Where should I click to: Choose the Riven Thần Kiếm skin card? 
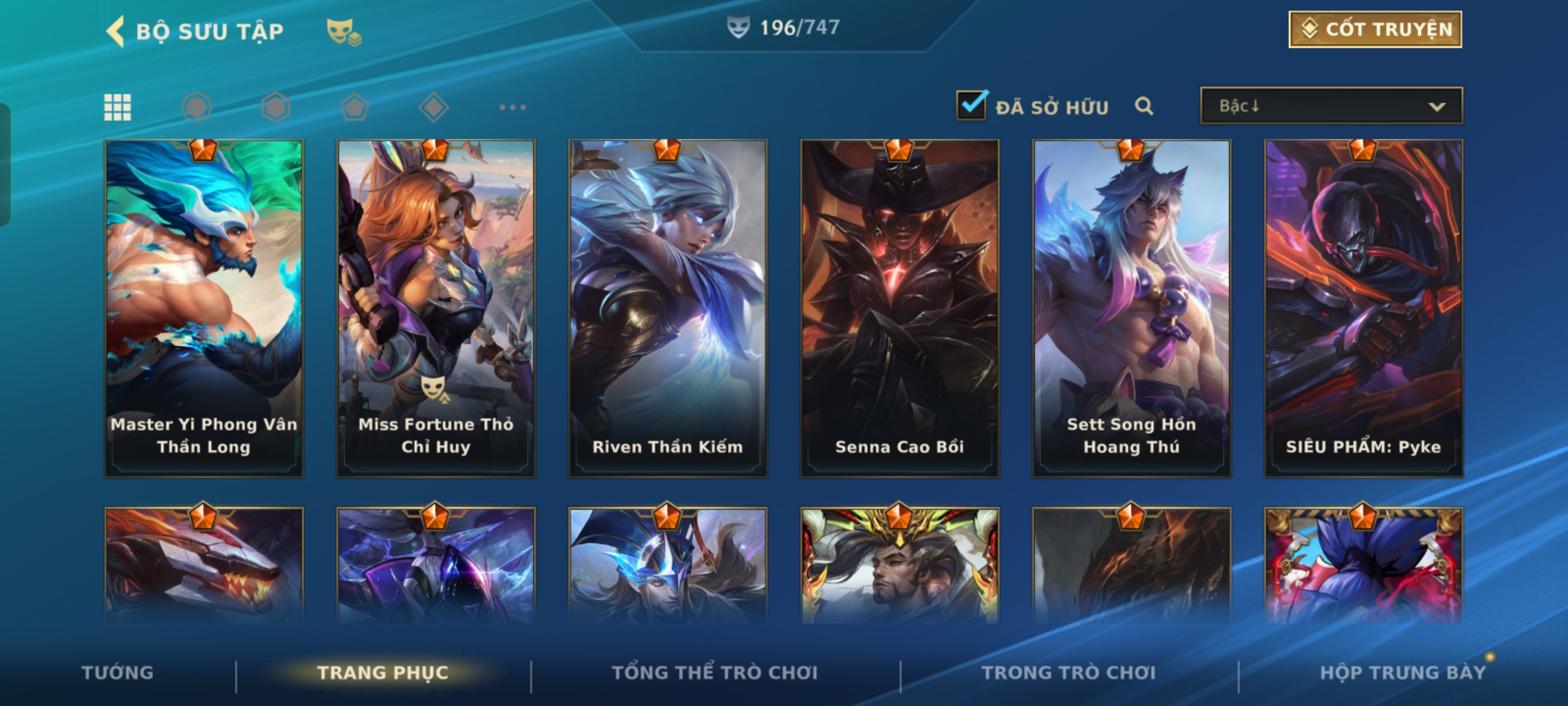pyautogui.click(x=668, y=307)
